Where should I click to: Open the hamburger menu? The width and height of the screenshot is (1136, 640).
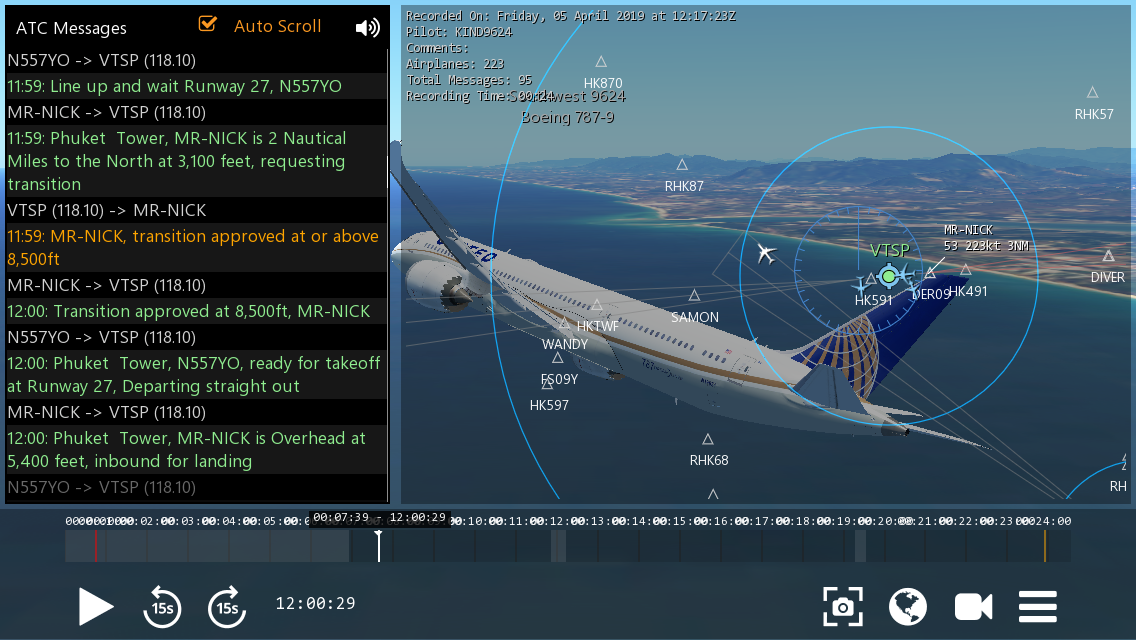point(1038,606)
